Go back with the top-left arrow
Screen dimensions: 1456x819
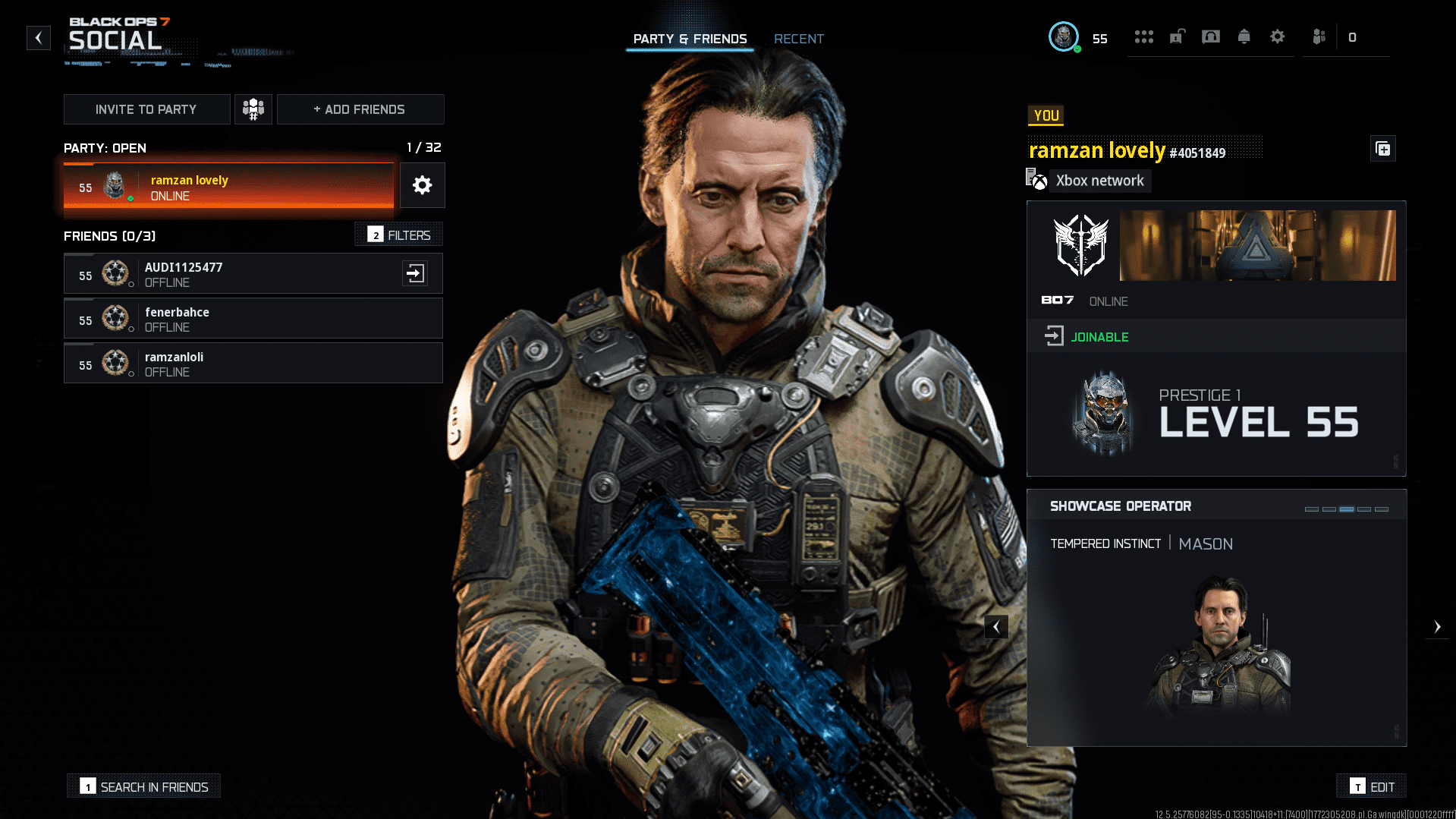tap(38, 38)
